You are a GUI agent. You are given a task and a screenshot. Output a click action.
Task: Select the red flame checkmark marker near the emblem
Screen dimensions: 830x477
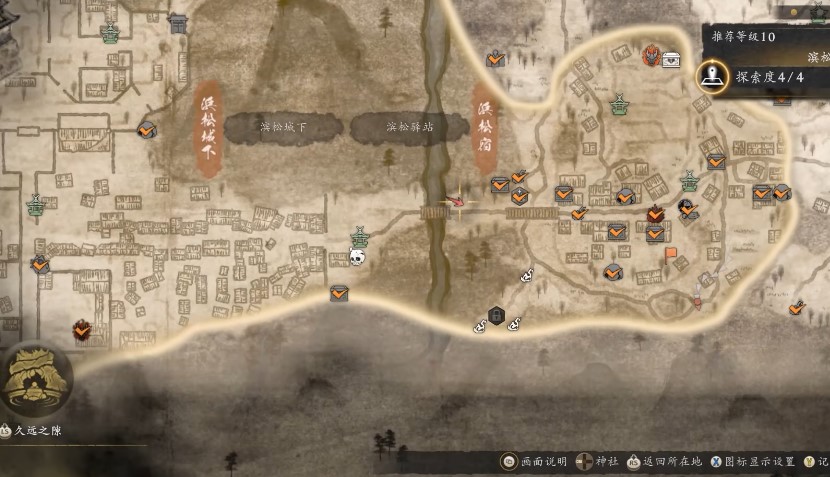pos(82,329)
